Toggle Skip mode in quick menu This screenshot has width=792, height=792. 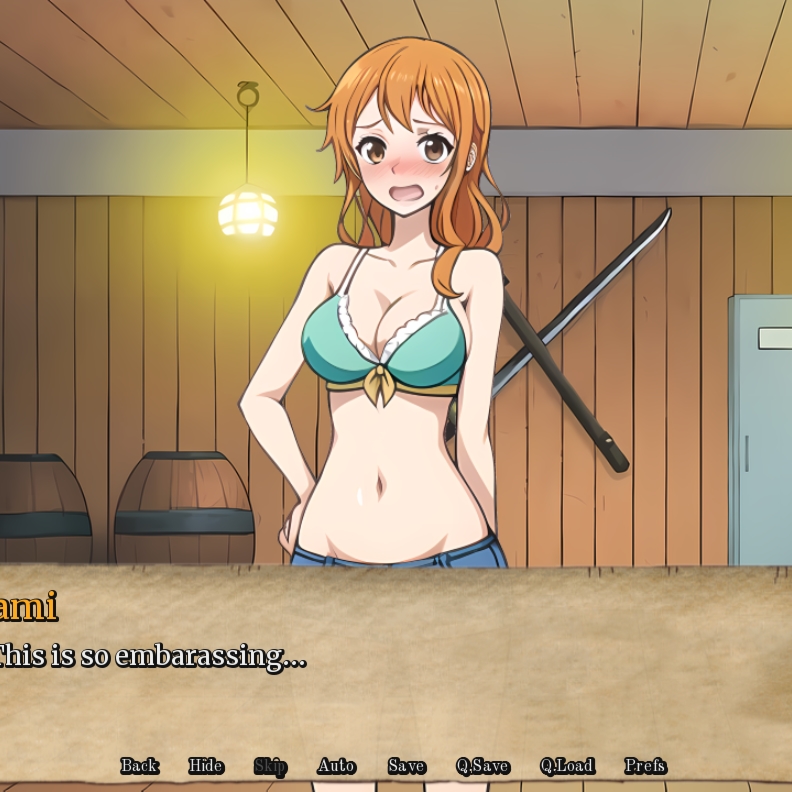point(270,766)
